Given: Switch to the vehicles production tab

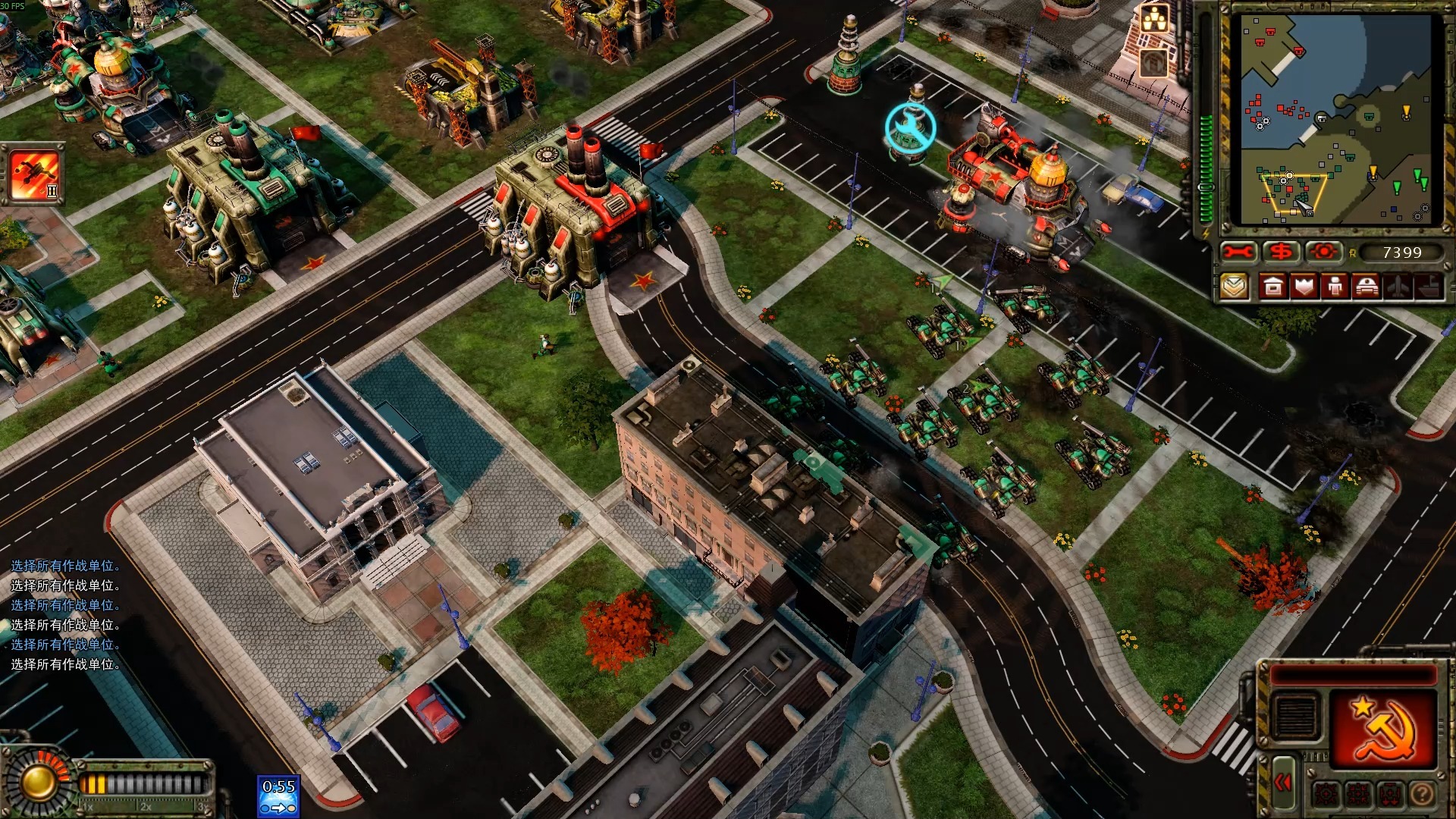Looking at the screenshot, I should (x=1367, y=287).
